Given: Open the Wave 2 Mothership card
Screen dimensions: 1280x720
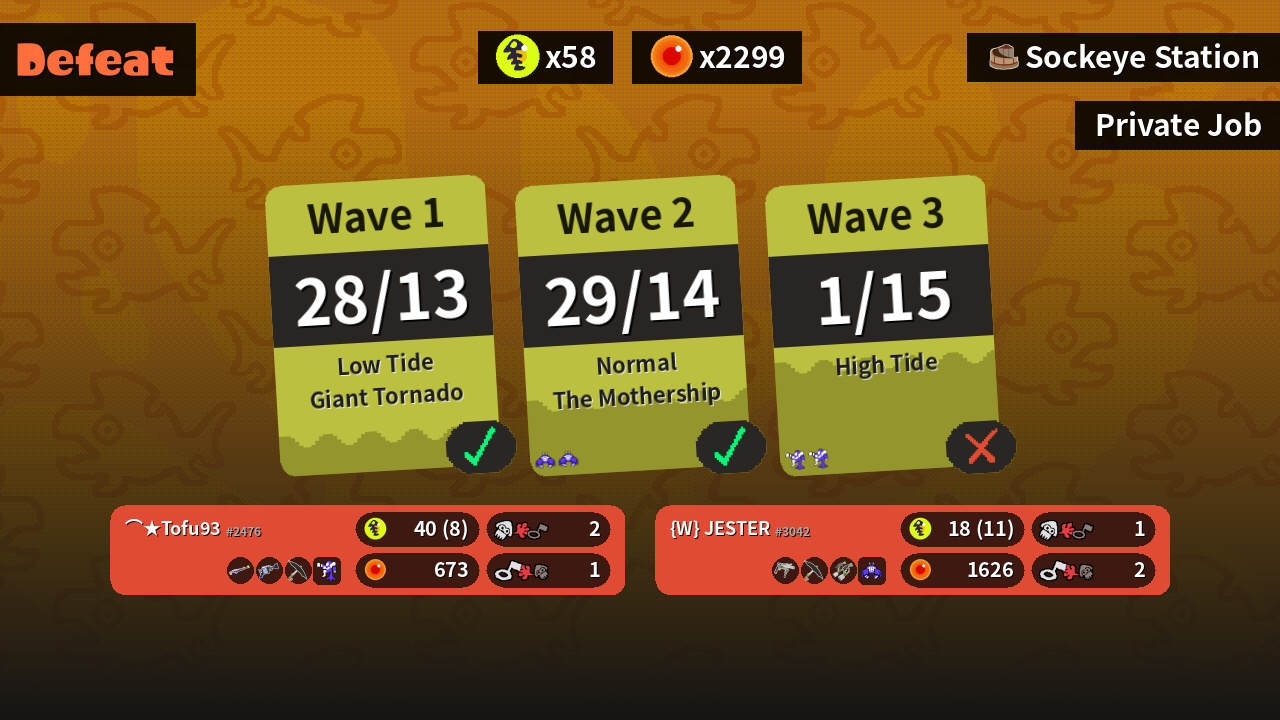Looking at the screenshot, I should (631, 325).
